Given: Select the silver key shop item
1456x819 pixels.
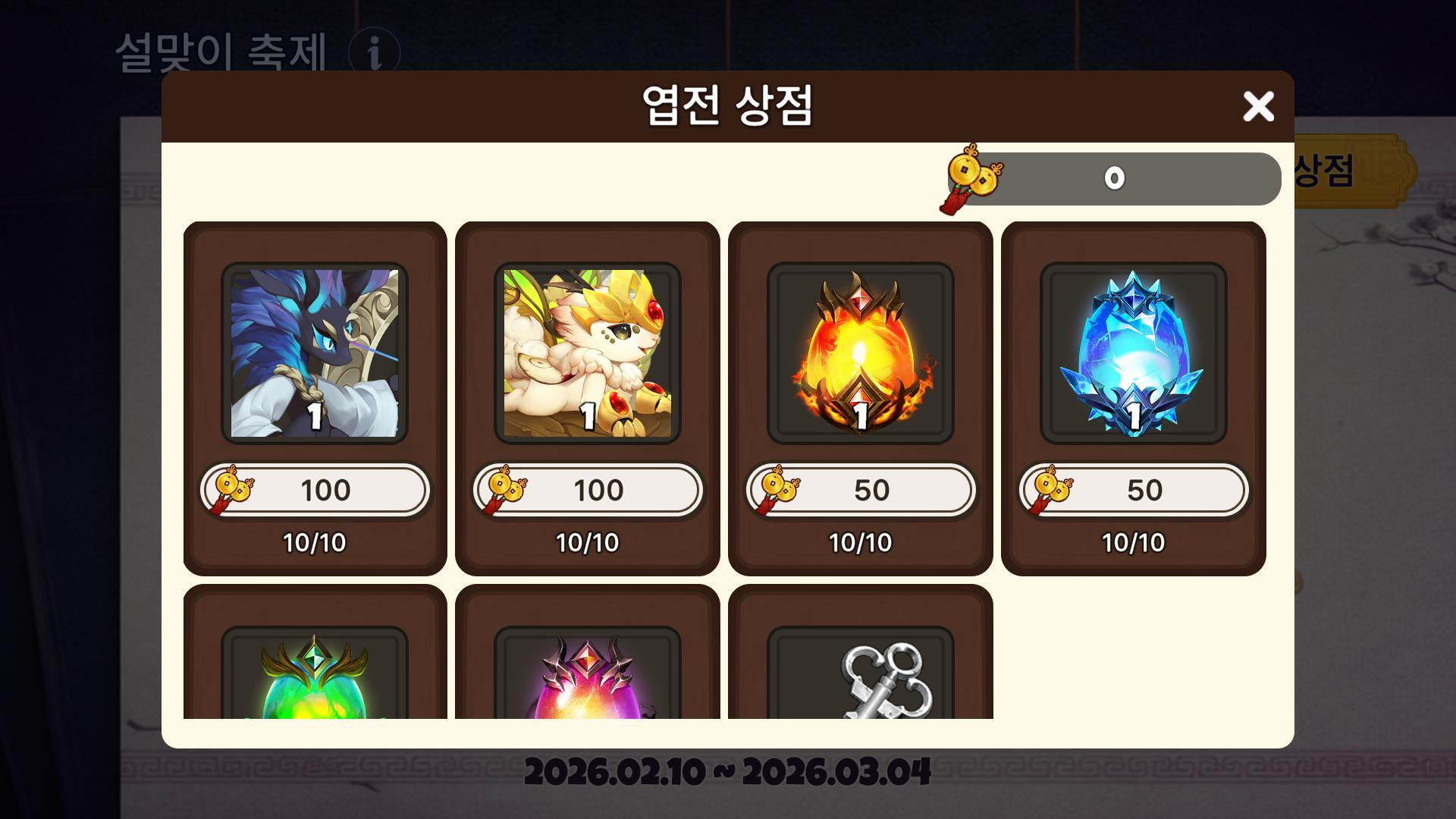Looking at the screenshot, I should pyautogui.click(x=861, y=675).
